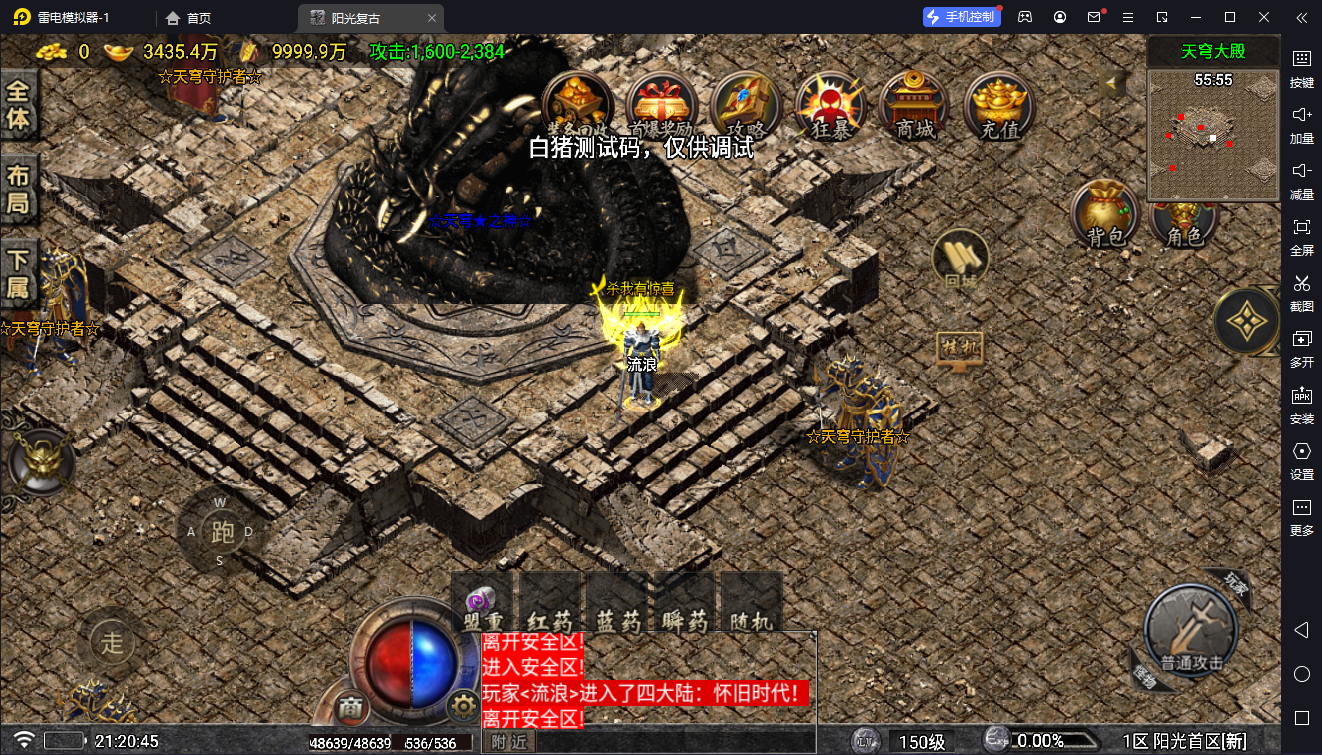Screen dimensions: 1322x755
Task: Select the 布局 layout tab
Action: (19, 190)
